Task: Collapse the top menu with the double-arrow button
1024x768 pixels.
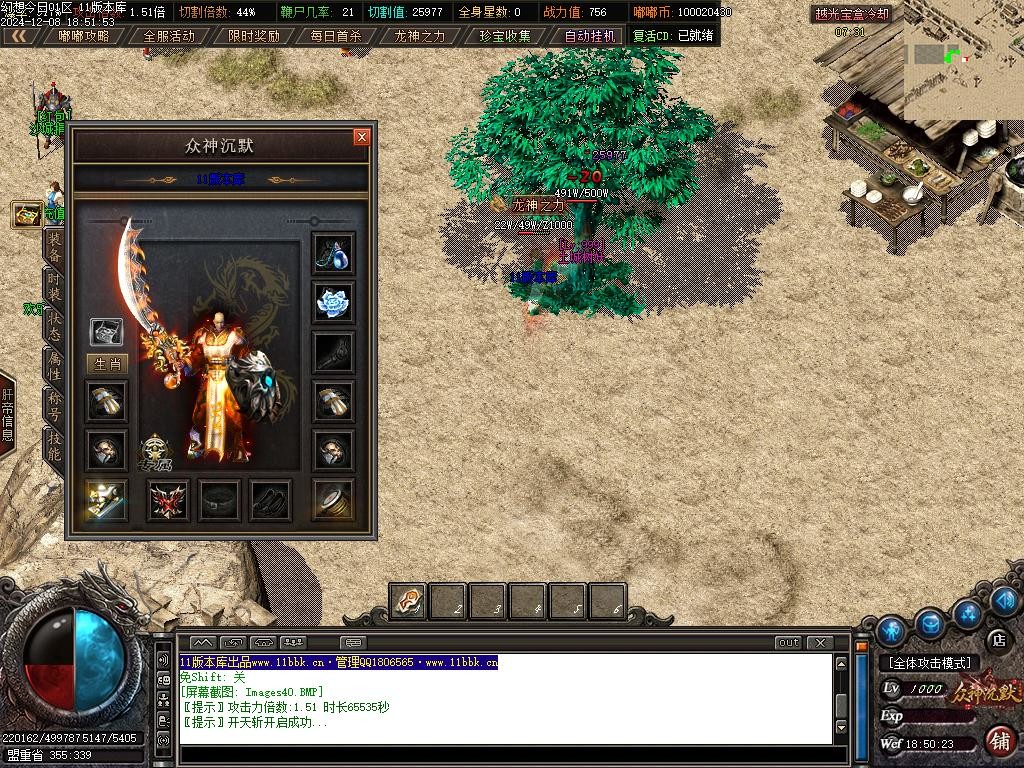Action: 19,36
